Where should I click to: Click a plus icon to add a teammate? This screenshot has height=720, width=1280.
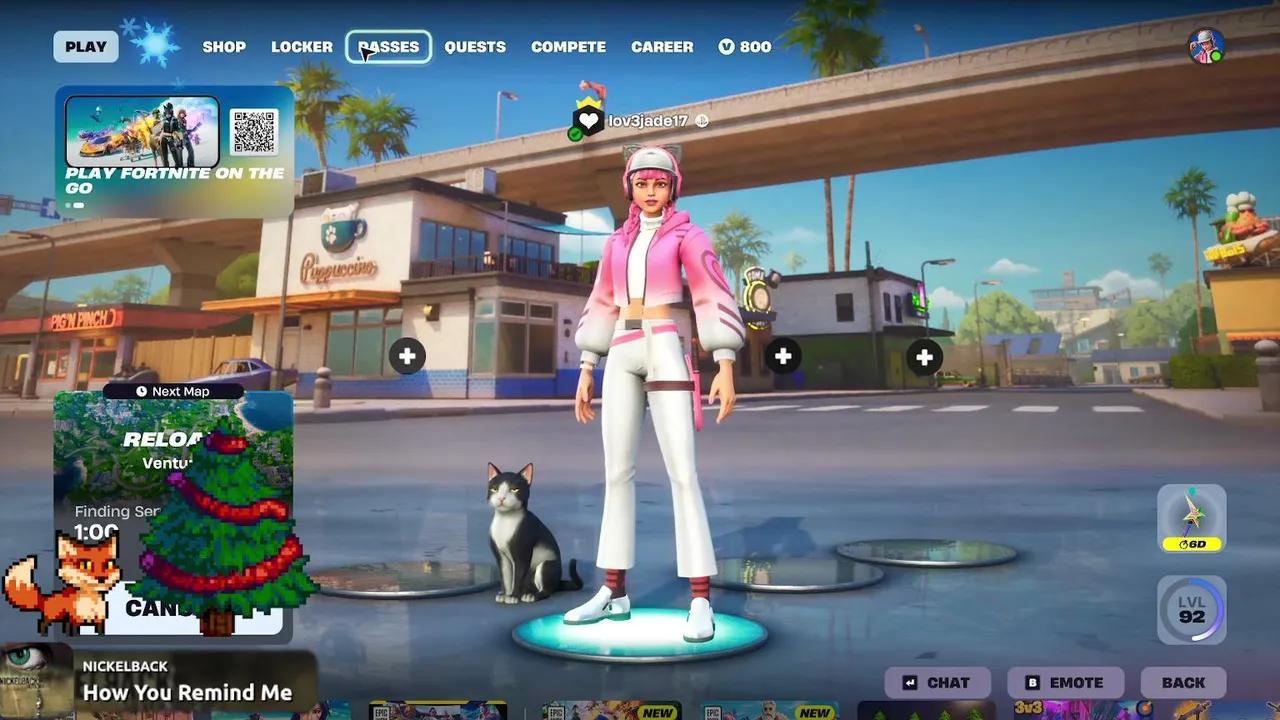407,356
